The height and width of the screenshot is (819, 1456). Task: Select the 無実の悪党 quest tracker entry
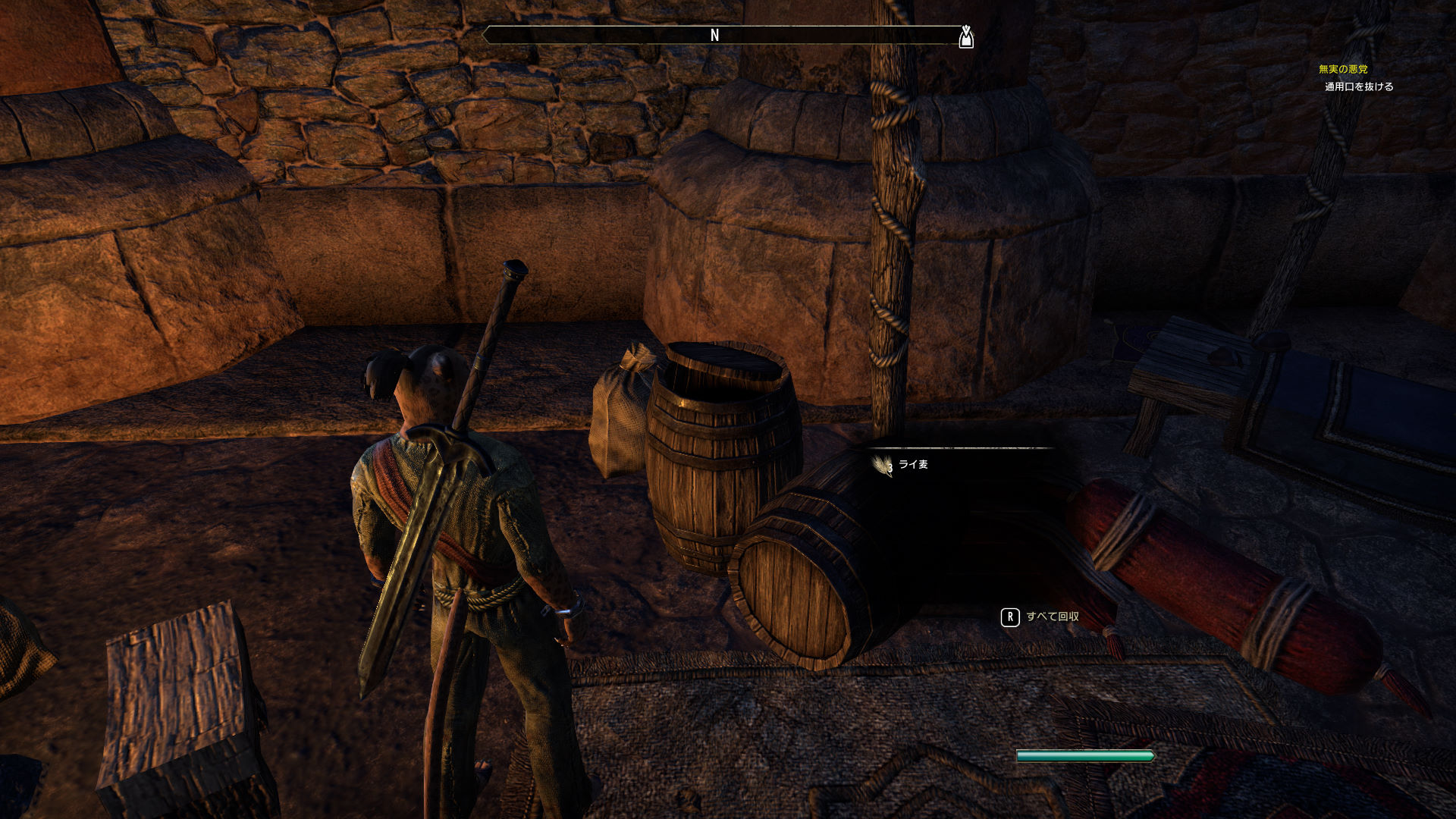tap(1342, 70)
